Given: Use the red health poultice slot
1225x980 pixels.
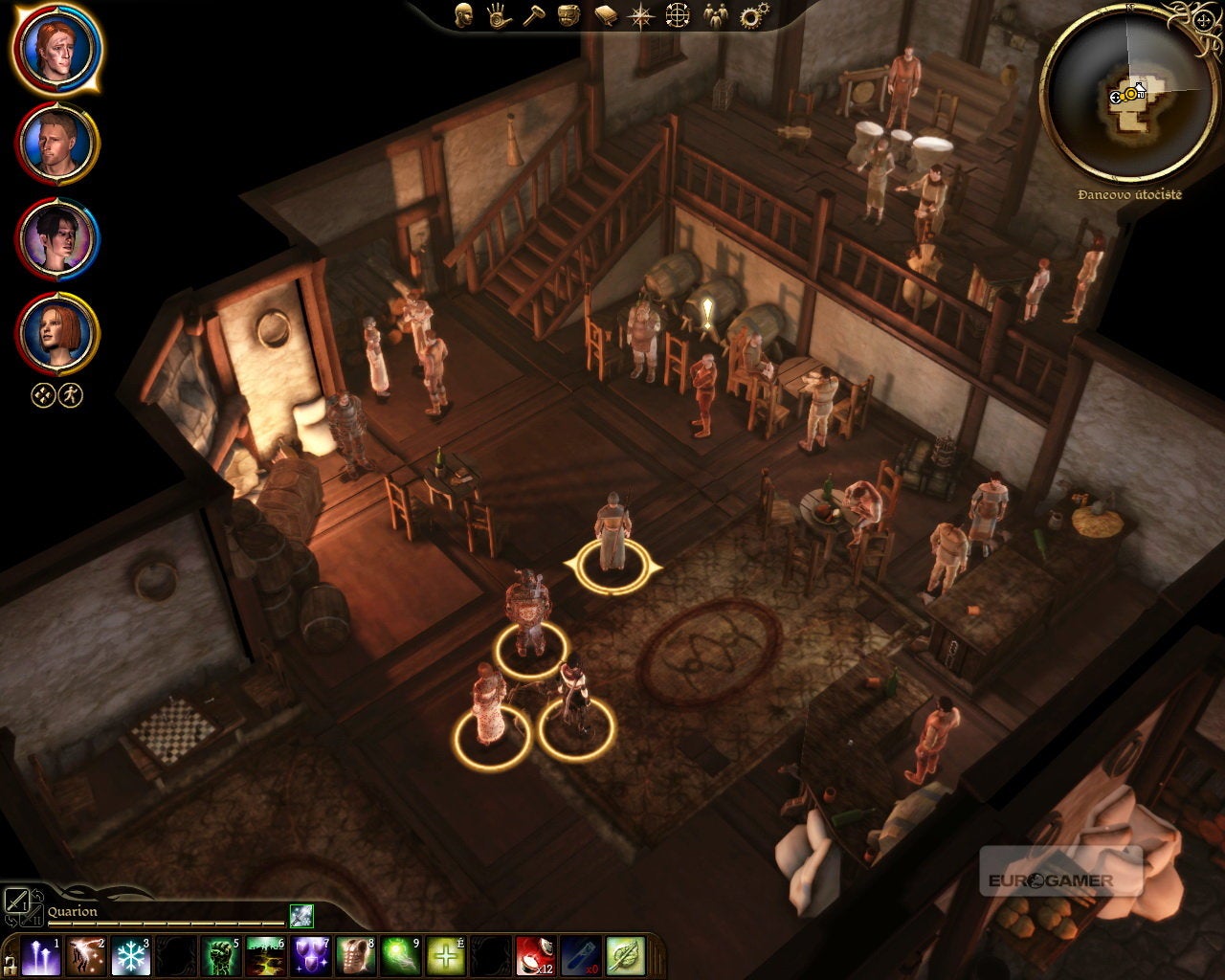Looking at the screenshot, I should point(536,956).
